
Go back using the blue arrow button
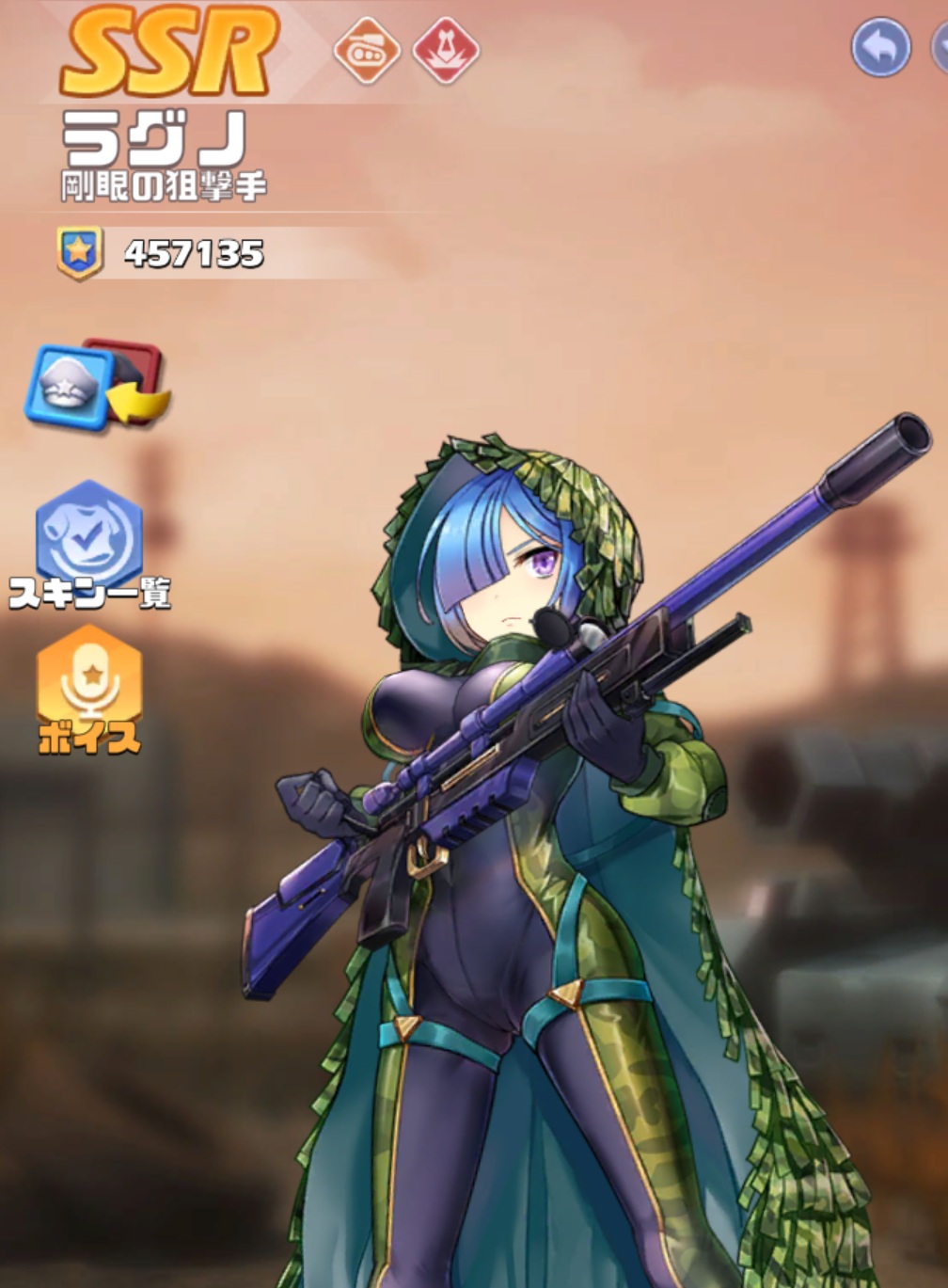click(880, 47)
